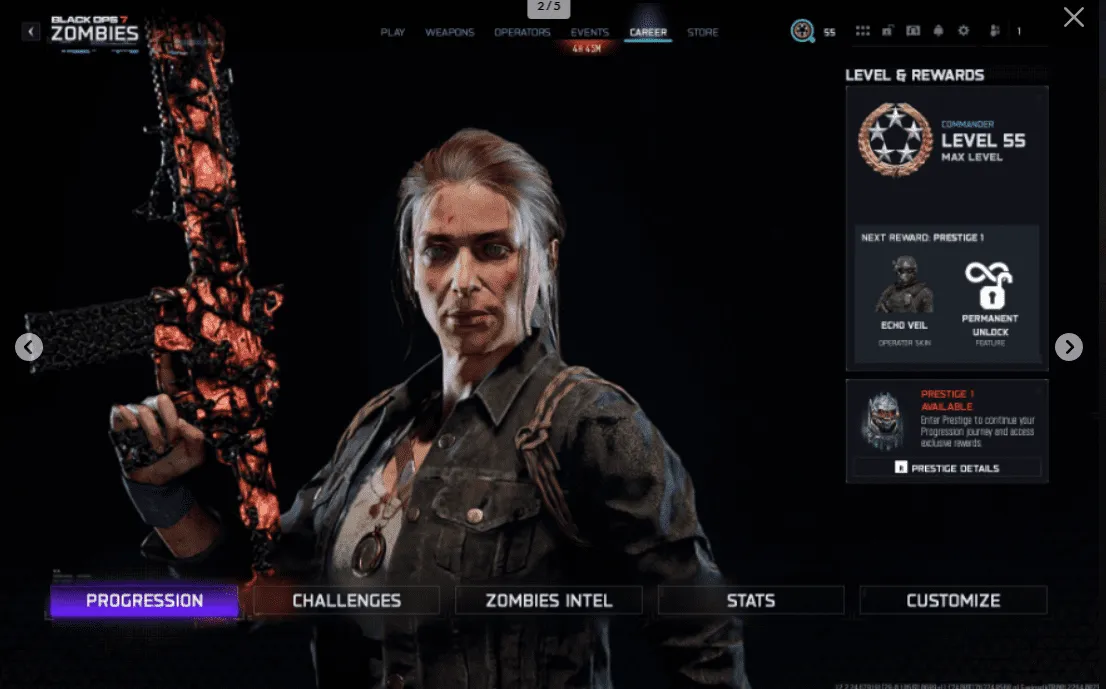Open the Challenges tab

tap(346, 601)
